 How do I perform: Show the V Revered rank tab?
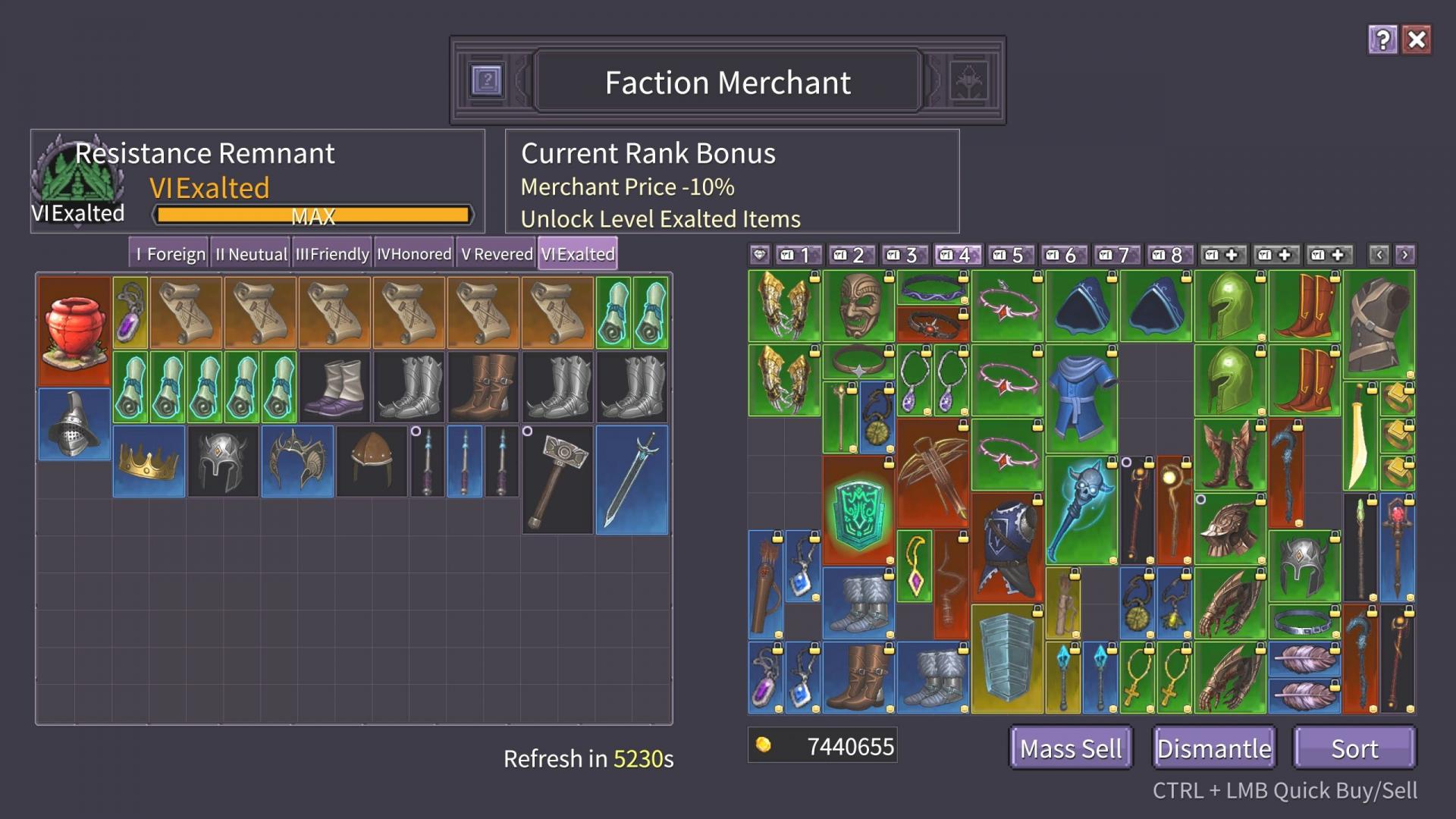click(x=497, y=254)
